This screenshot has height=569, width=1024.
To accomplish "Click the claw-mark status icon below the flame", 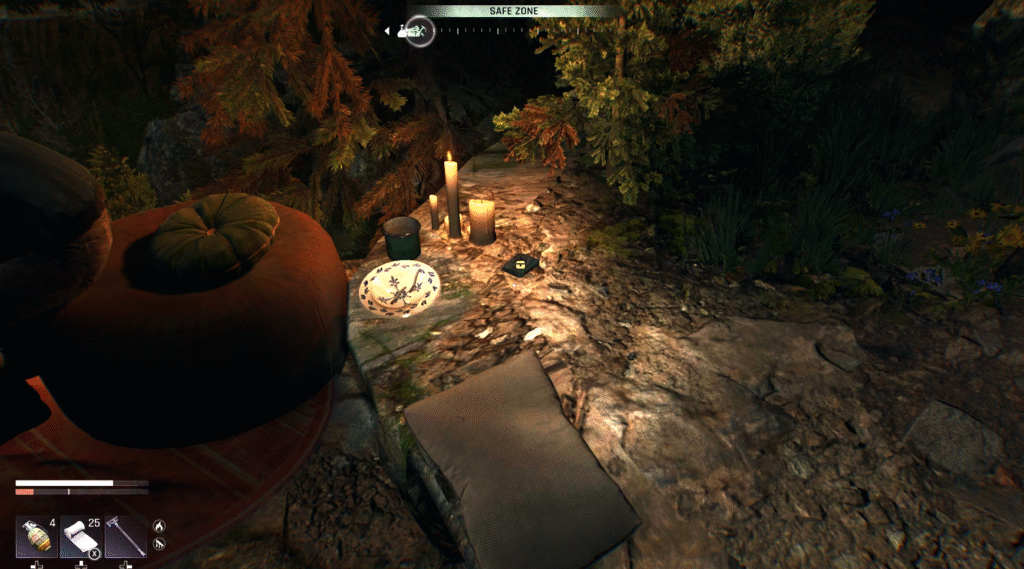I will click(158, 545).
